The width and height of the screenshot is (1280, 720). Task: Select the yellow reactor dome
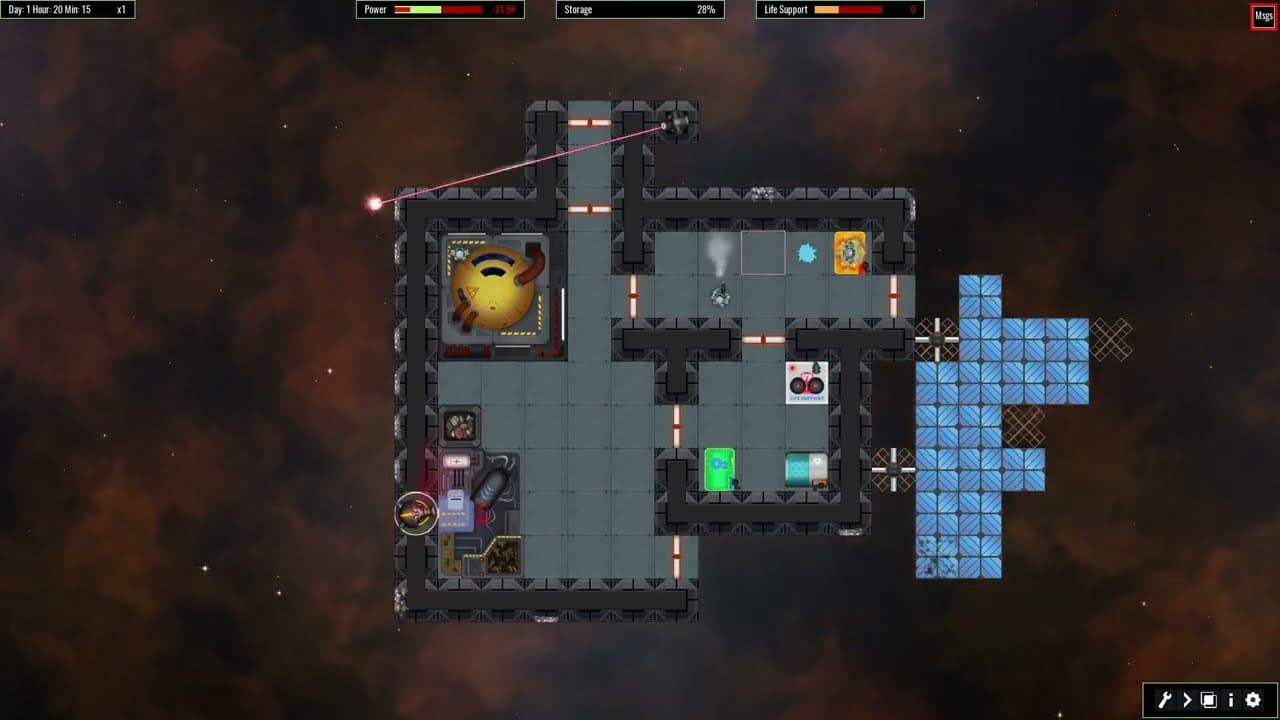coord(495,290)
